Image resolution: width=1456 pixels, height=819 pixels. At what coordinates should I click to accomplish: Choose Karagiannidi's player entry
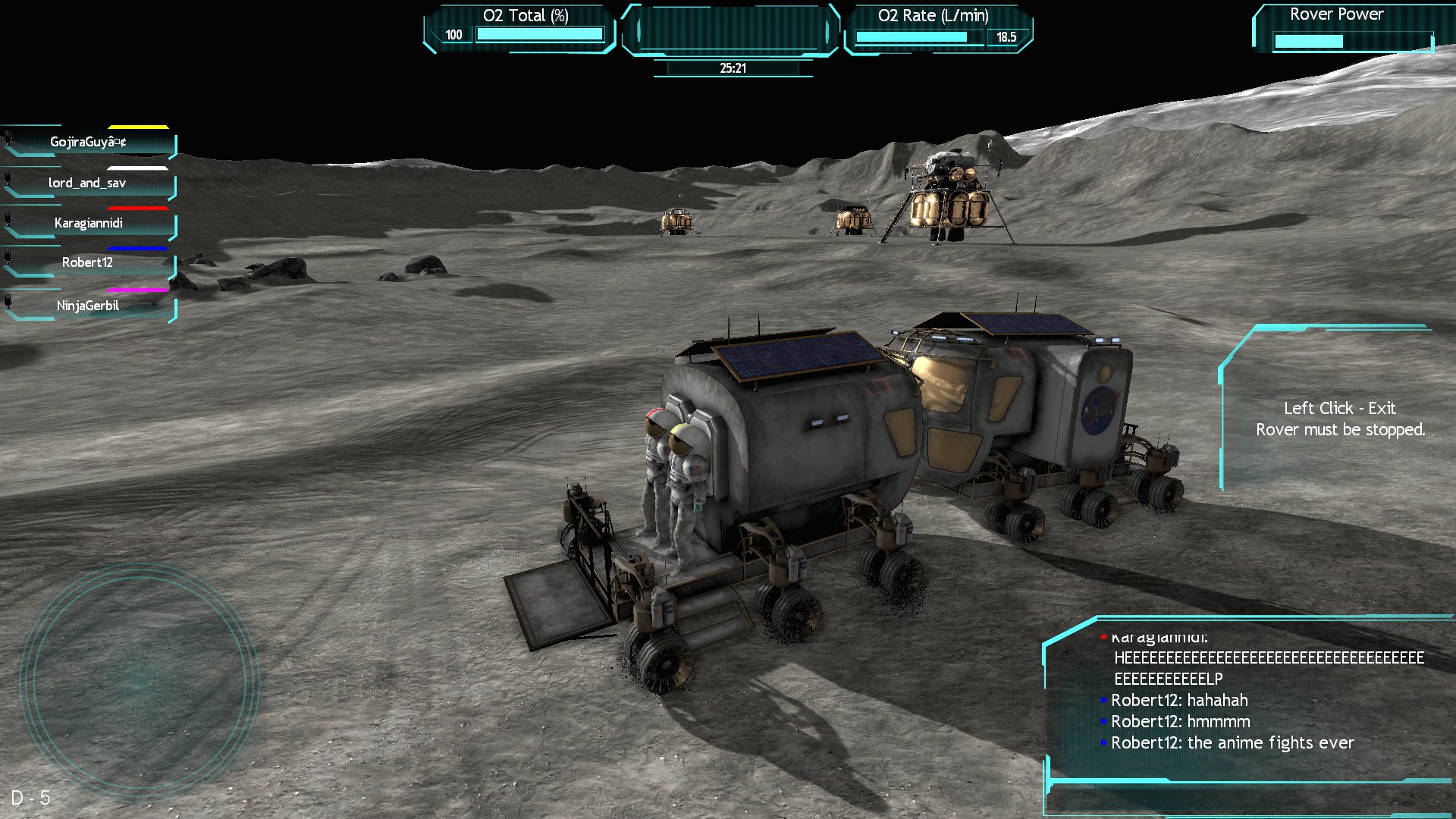[89, 224]
